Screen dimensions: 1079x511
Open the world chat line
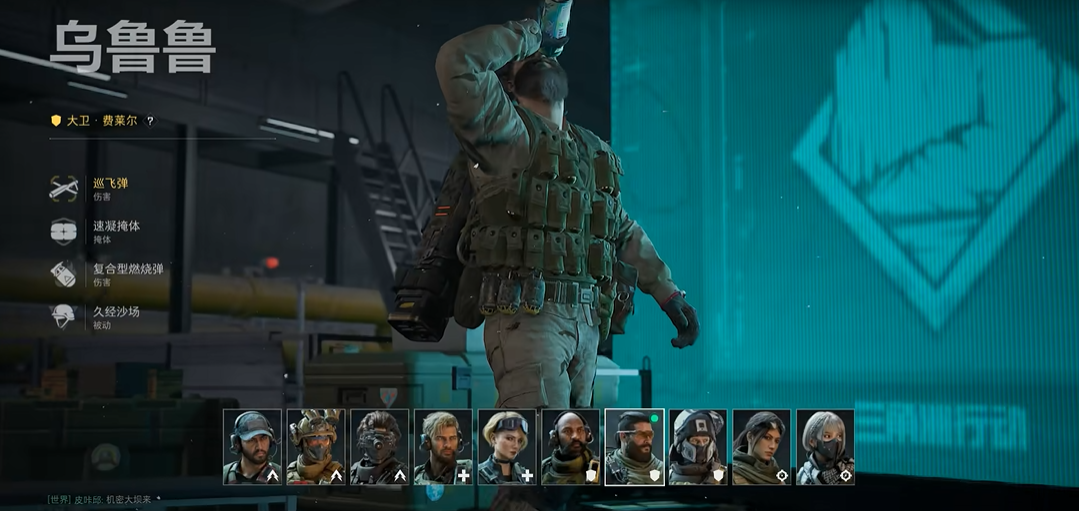[100, 499]
